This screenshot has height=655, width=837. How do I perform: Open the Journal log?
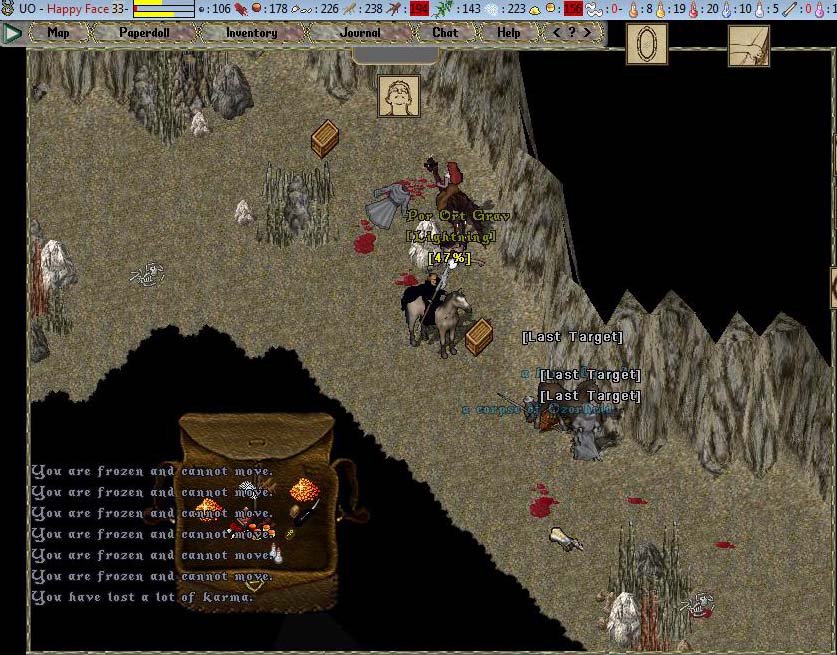[x=360, y=32]
